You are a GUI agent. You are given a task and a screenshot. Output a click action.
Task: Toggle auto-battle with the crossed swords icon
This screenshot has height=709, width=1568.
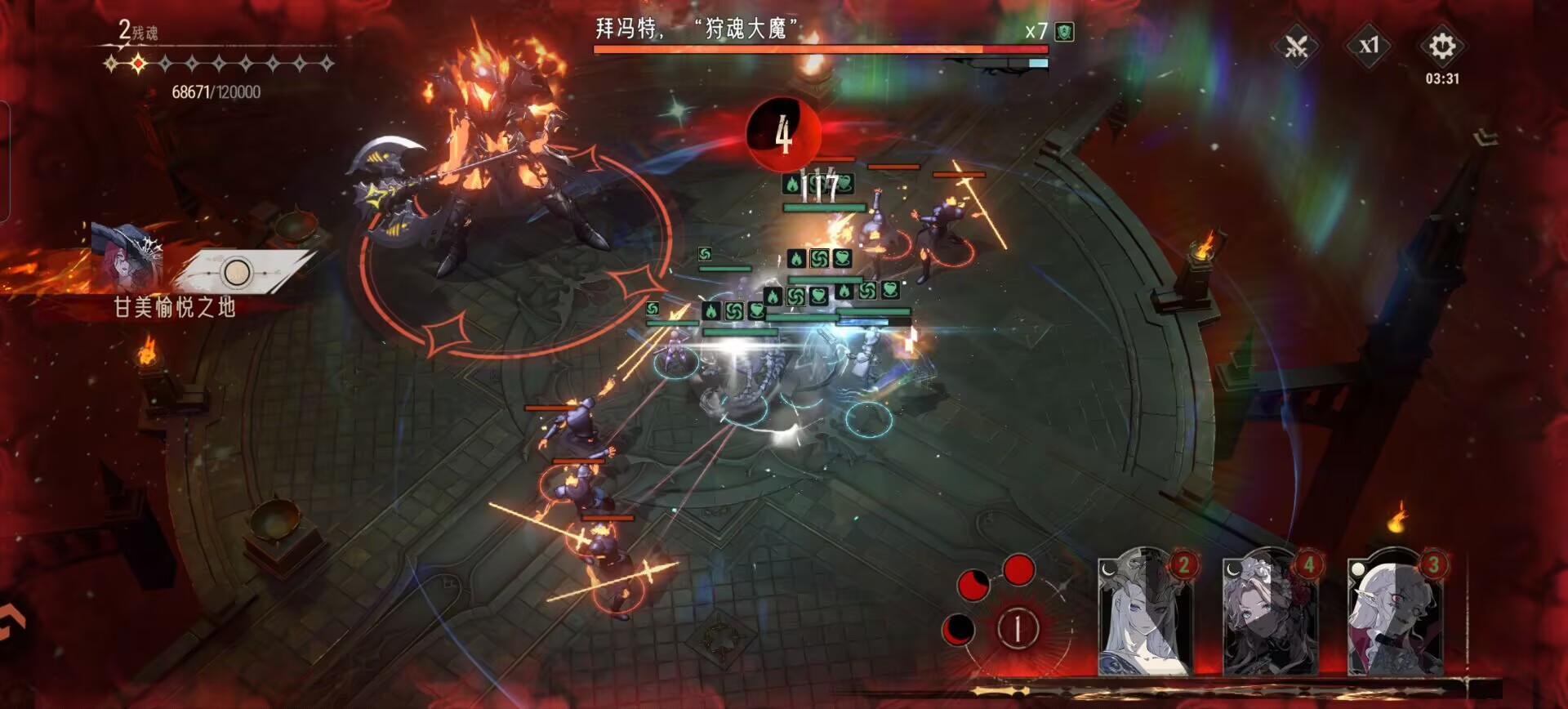click(x=1296, y=47)
